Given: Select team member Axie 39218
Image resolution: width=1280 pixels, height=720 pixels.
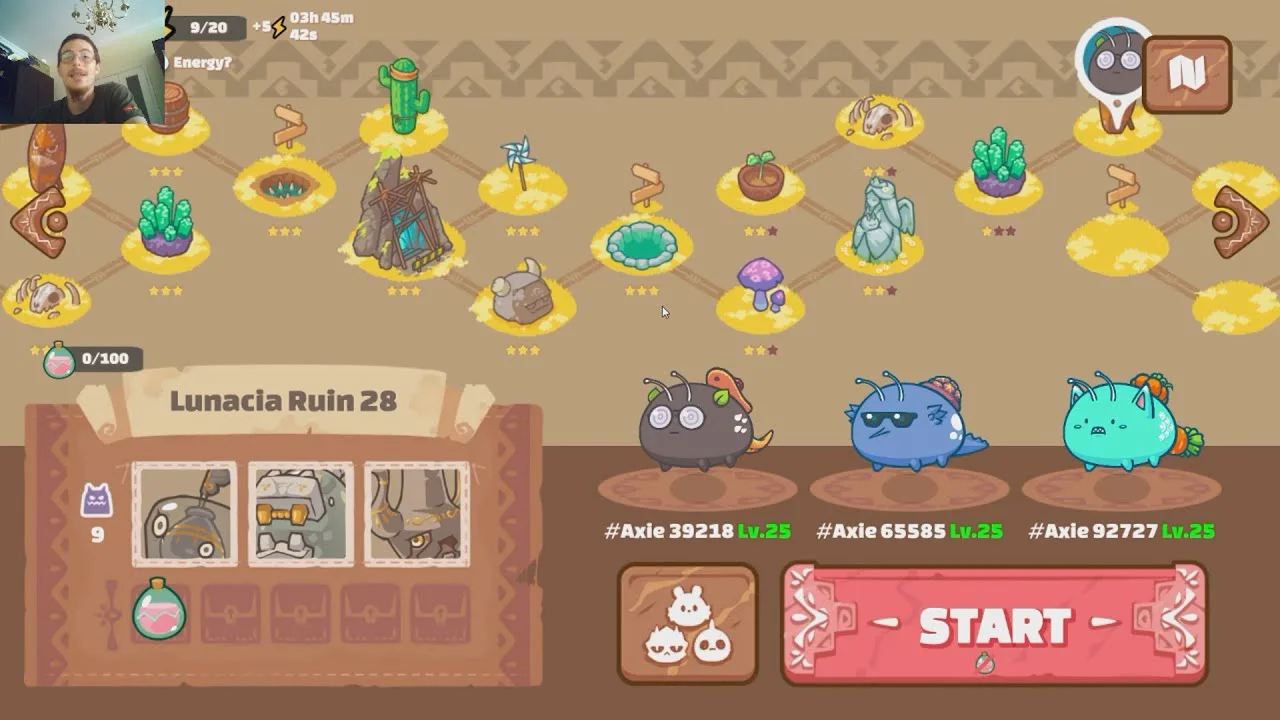Looking at the screenshot, I should (x=698, y=425).
